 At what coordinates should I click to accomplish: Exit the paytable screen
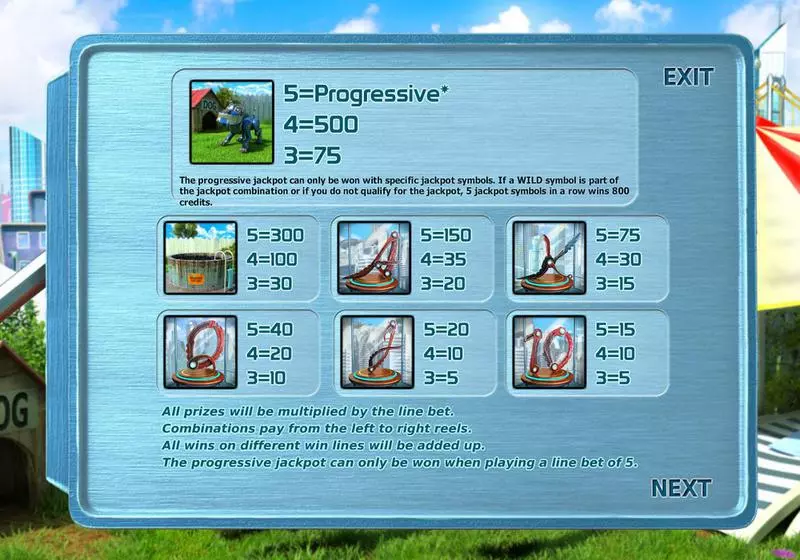click(688, 77)
